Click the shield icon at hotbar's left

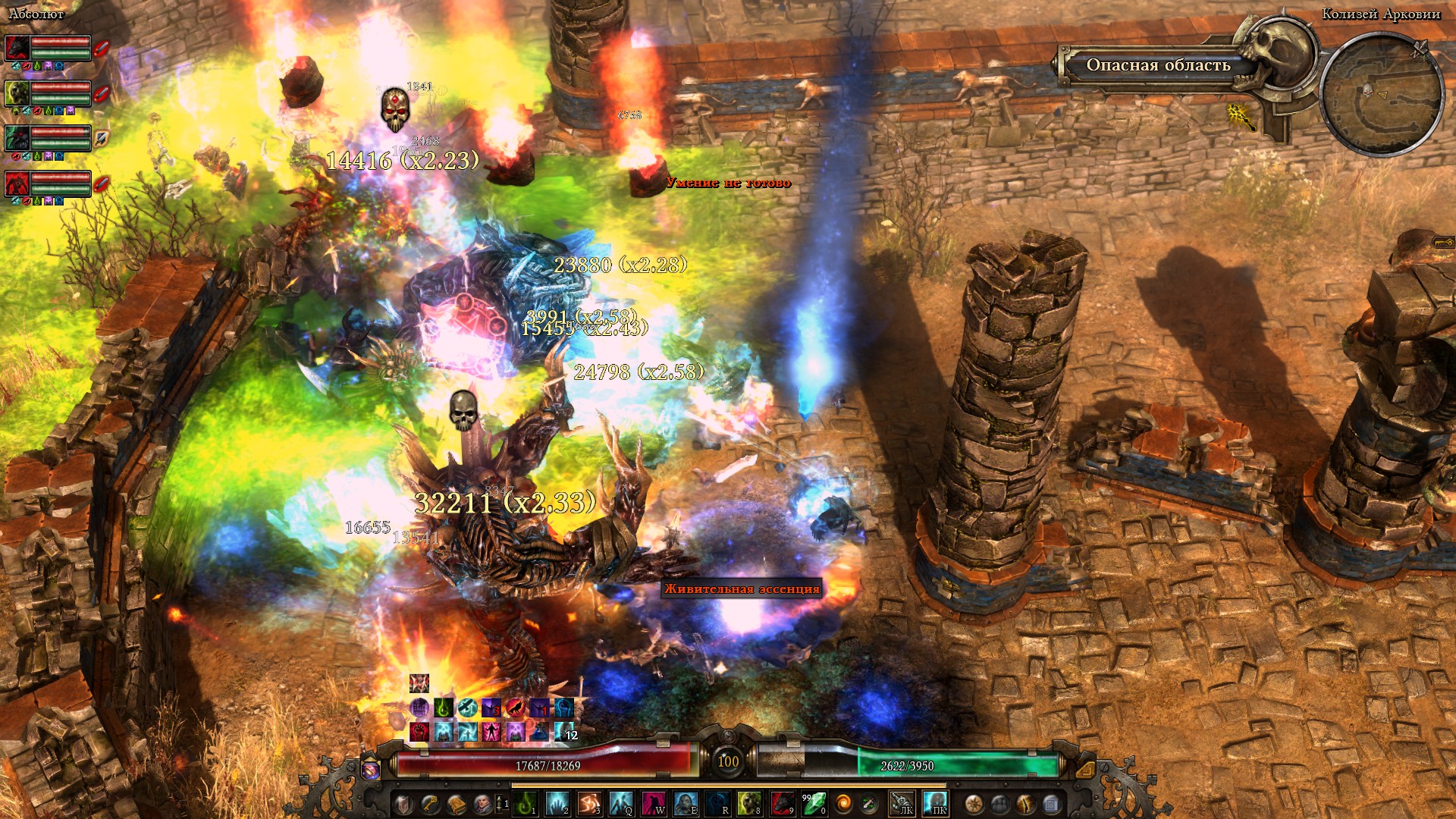(x=403, y=803)
